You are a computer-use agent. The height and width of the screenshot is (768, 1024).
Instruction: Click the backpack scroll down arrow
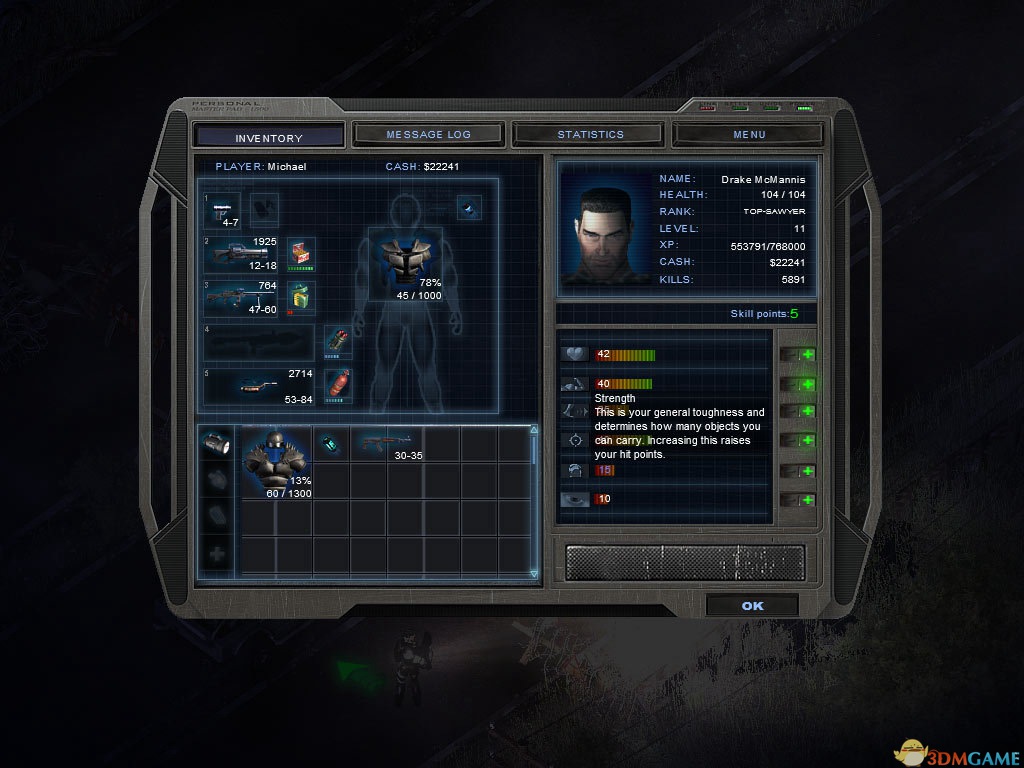pos(534,574)
